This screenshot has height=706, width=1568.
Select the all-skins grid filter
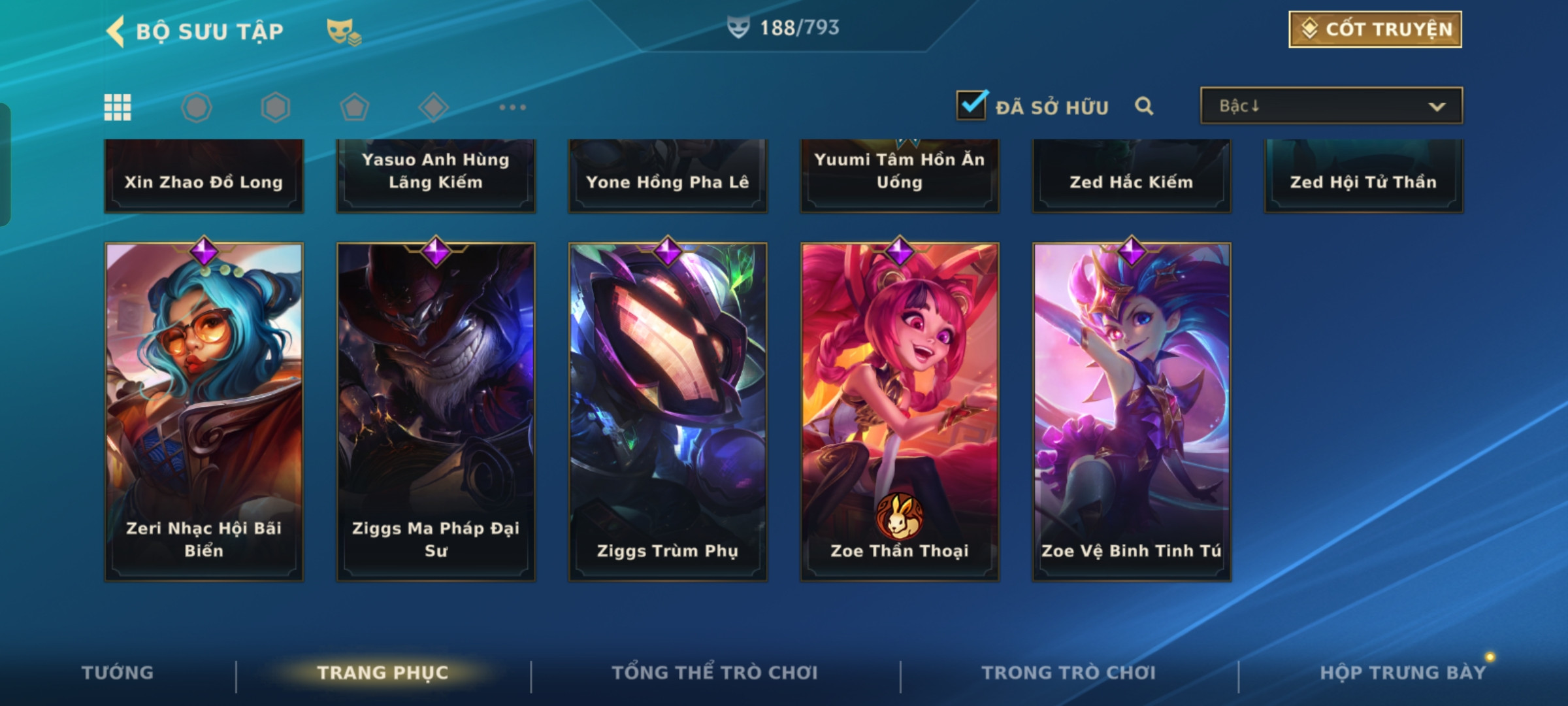pyautogui.click(x=118, y=107)
